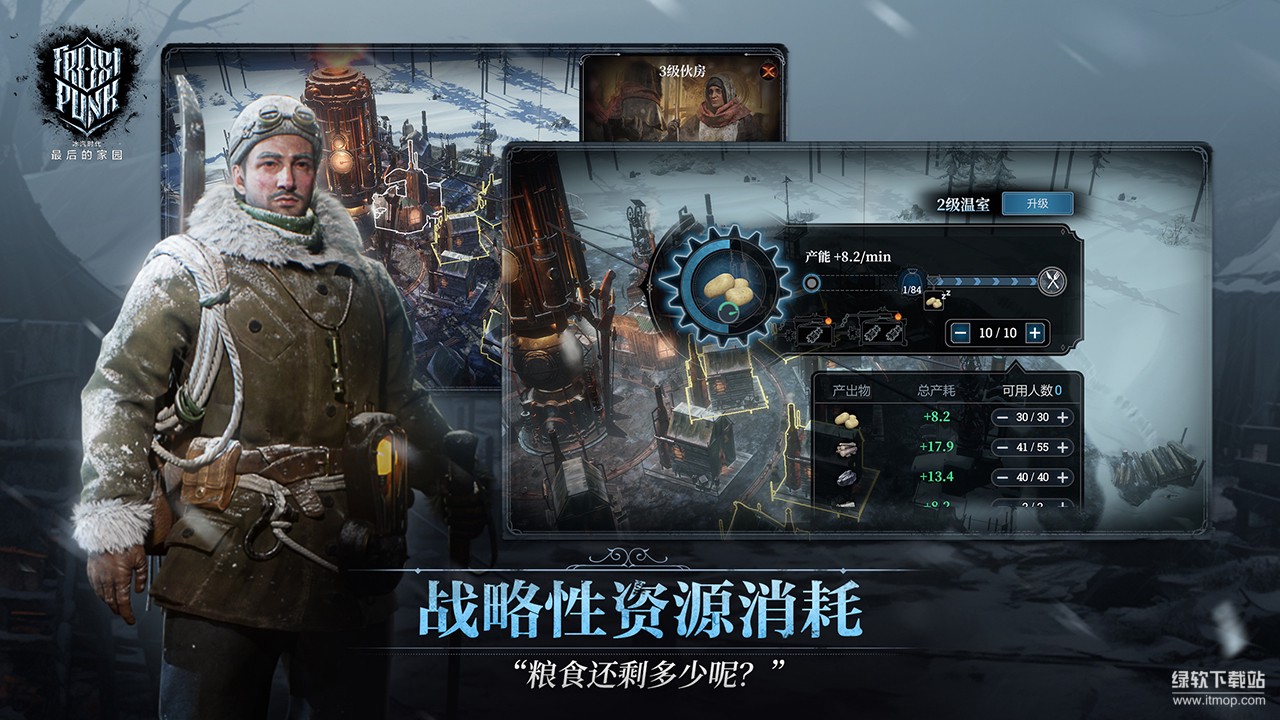Image resolution: width=1280 pixels, height=720 pixels.
Task: Click the sleeping potato resource icon
Action: point(934,301)
